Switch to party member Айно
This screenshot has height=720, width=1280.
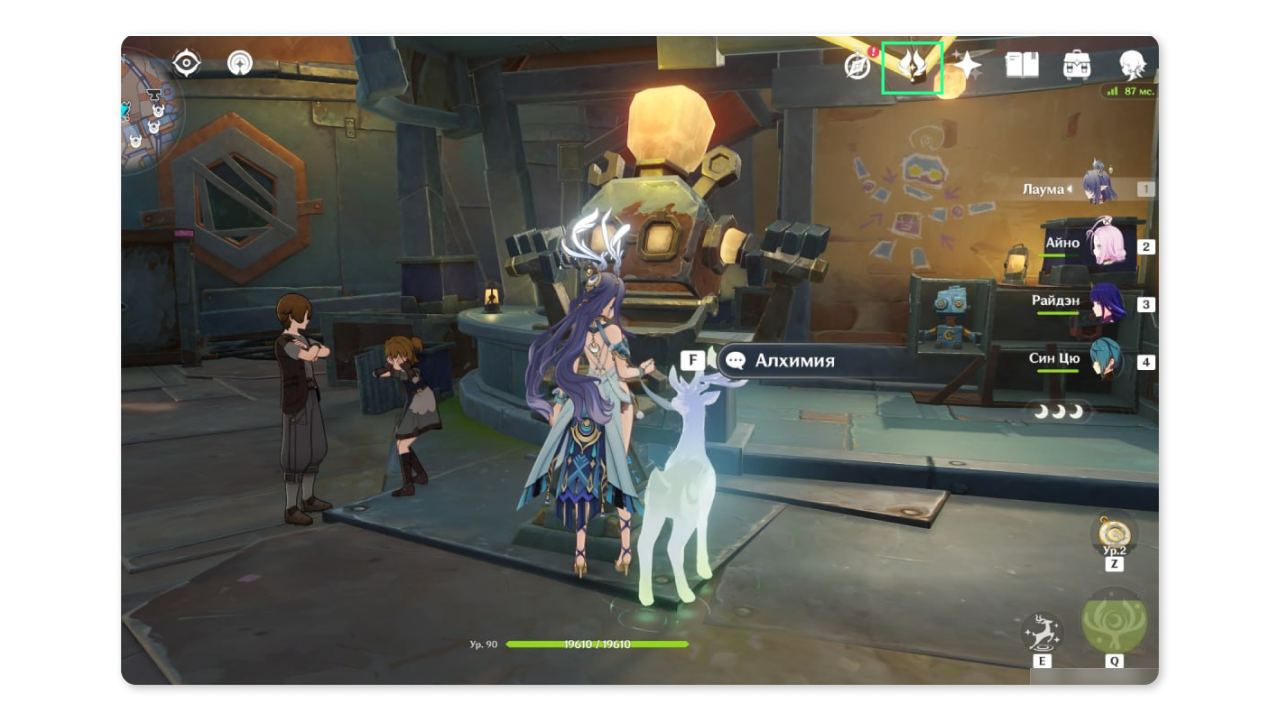pos(1105,245)
